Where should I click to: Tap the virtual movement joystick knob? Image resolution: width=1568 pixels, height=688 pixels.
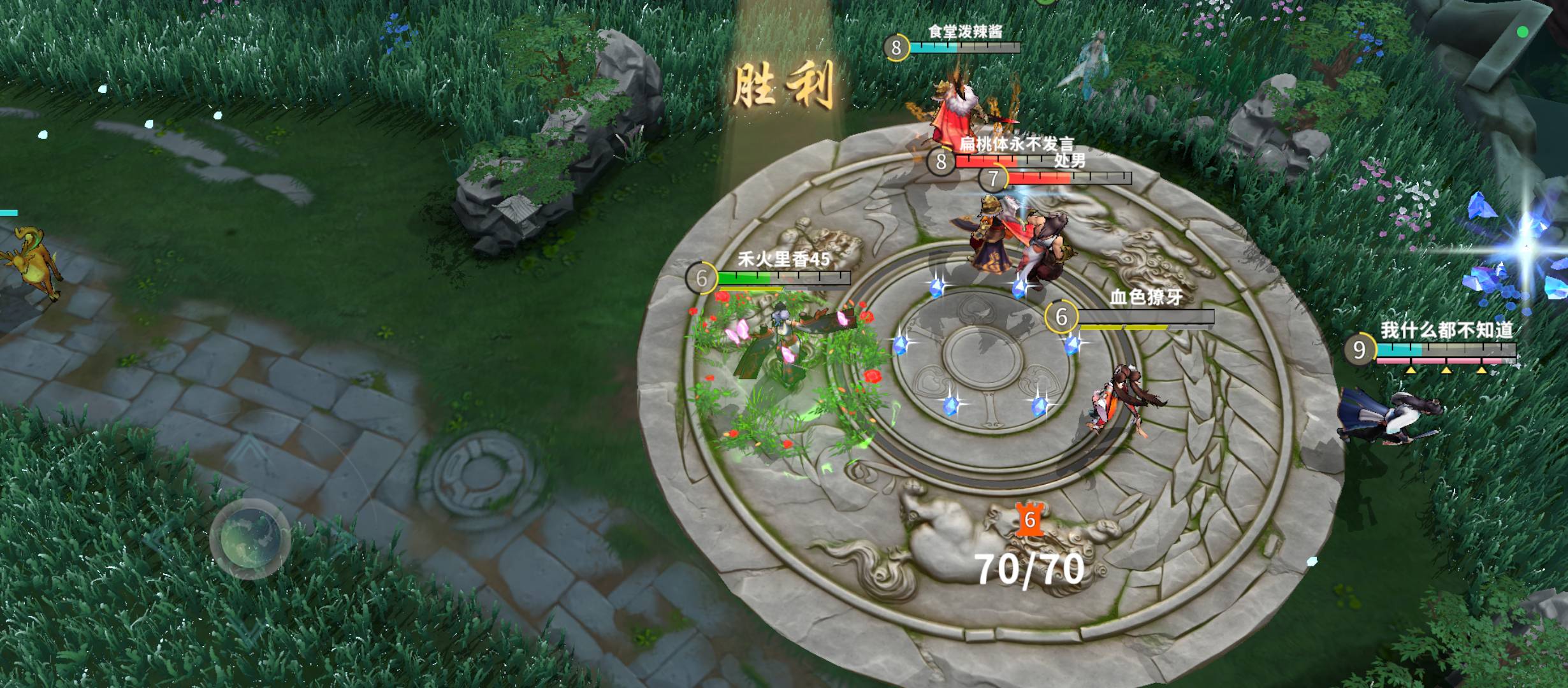[x=250, y=538]
